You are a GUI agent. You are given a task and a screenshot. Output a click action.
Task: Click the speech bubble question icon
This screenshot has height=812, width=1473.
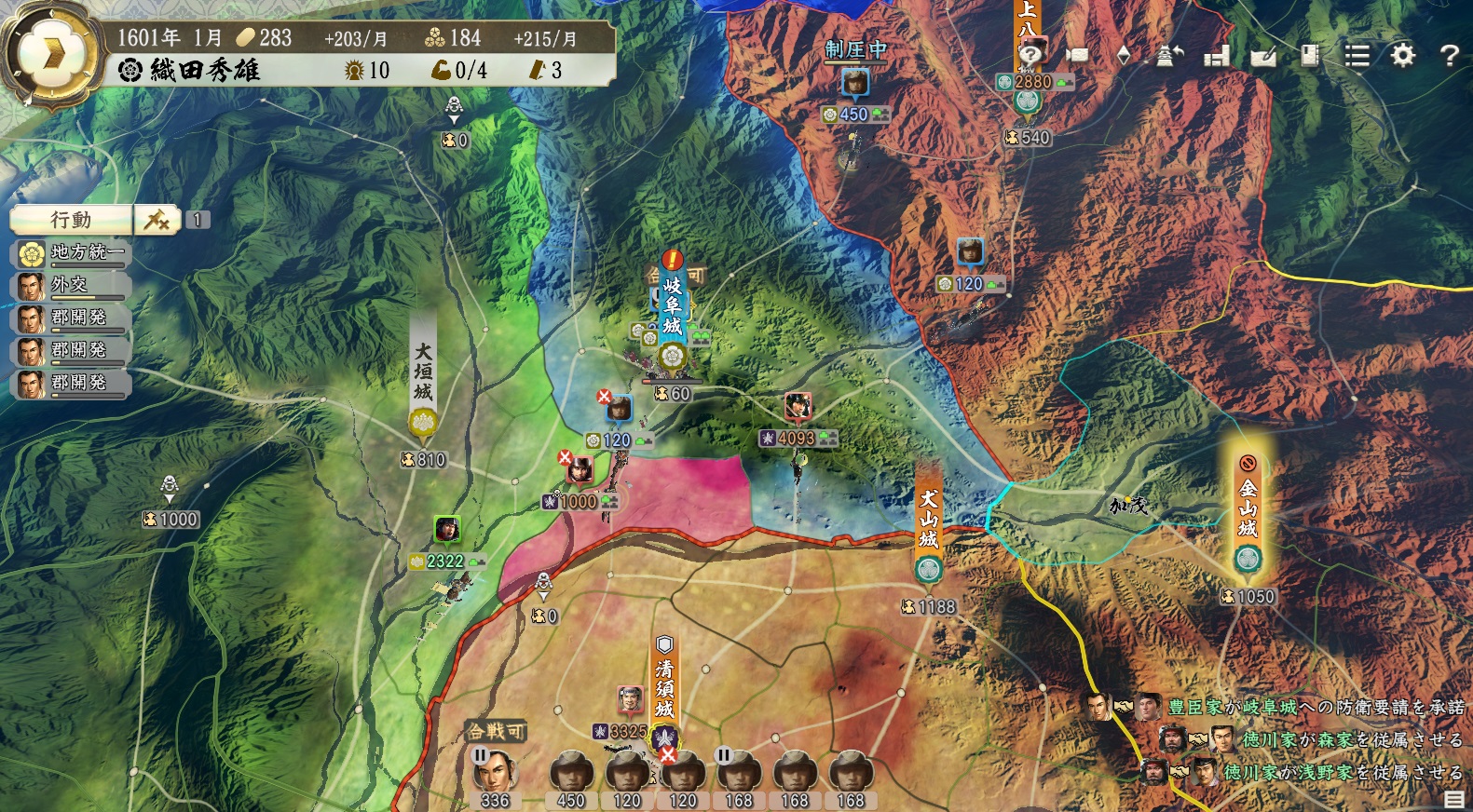(1029, 54)
